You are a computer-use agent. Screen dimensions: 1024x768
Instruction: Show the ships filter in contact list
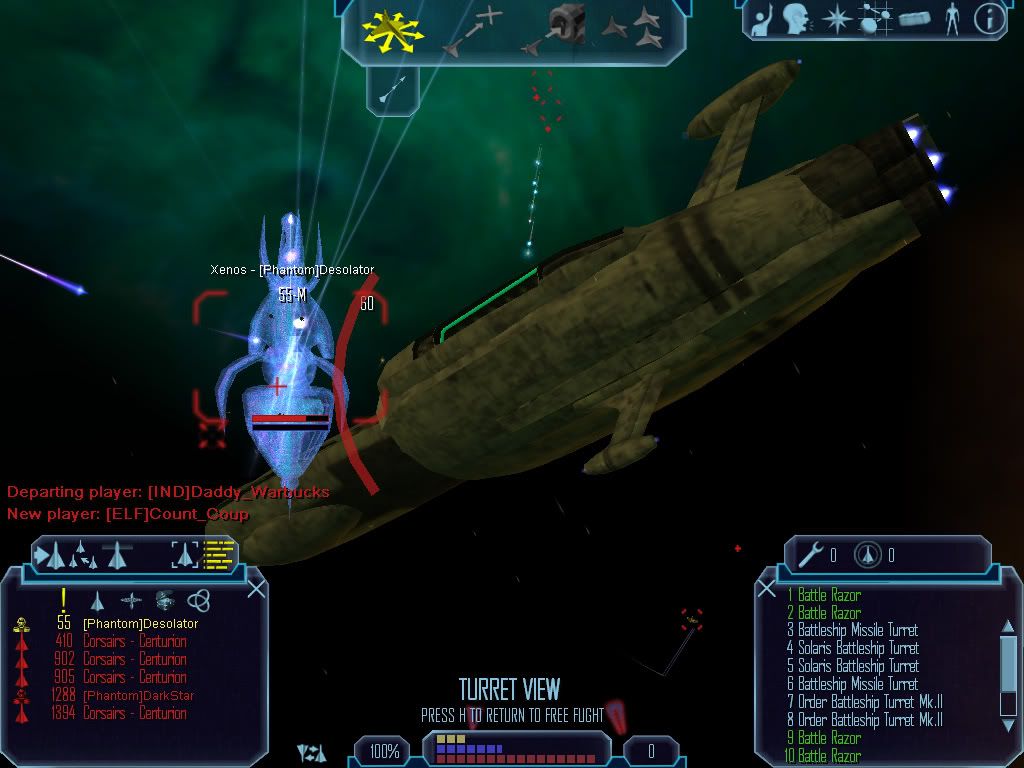(x=98, y=601)
